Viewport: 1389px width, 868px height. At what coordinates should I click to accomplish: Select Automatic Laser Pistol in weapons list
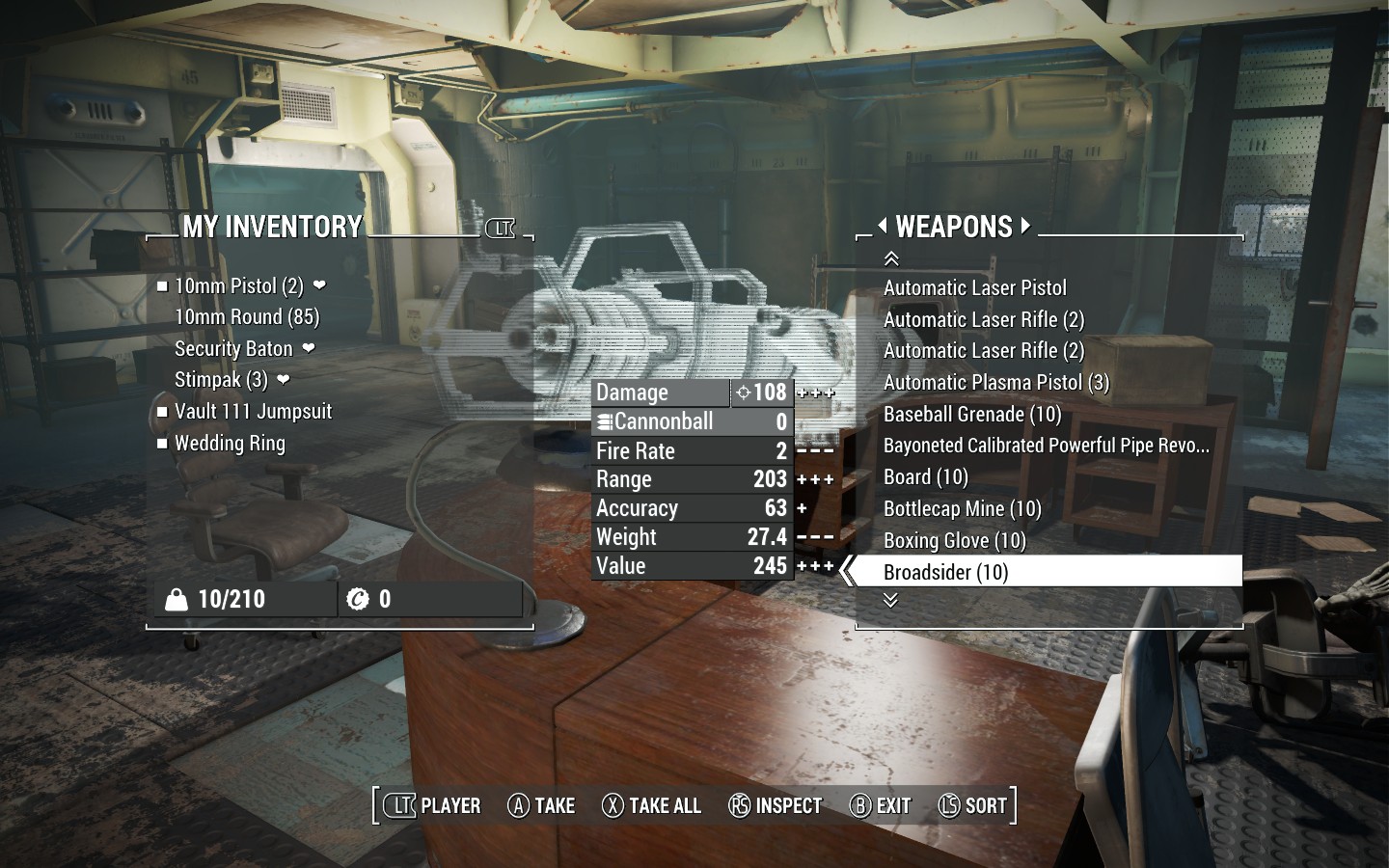click(974, 288)
